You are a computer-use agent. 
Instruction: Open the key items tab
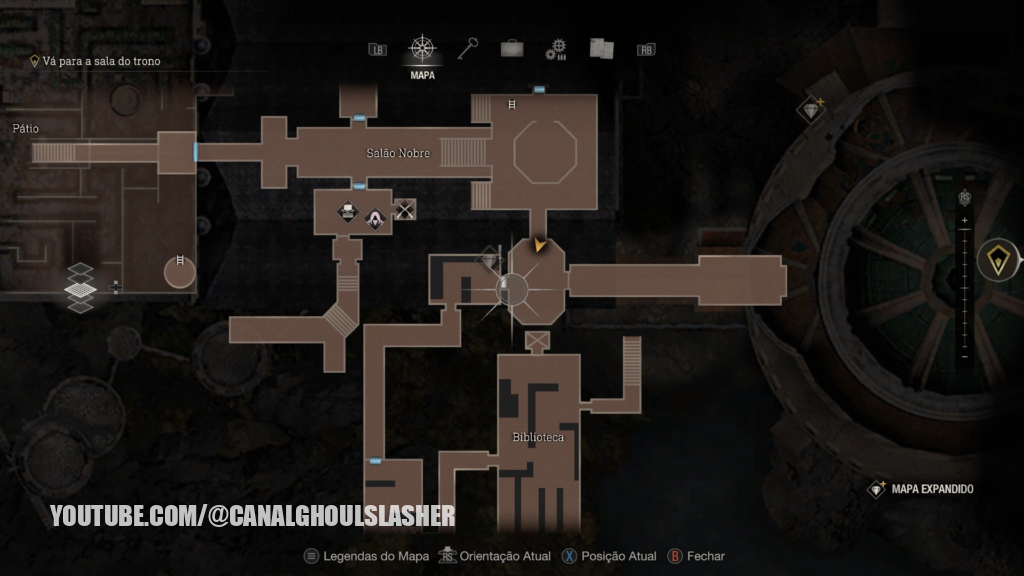[x=469, y=48]
